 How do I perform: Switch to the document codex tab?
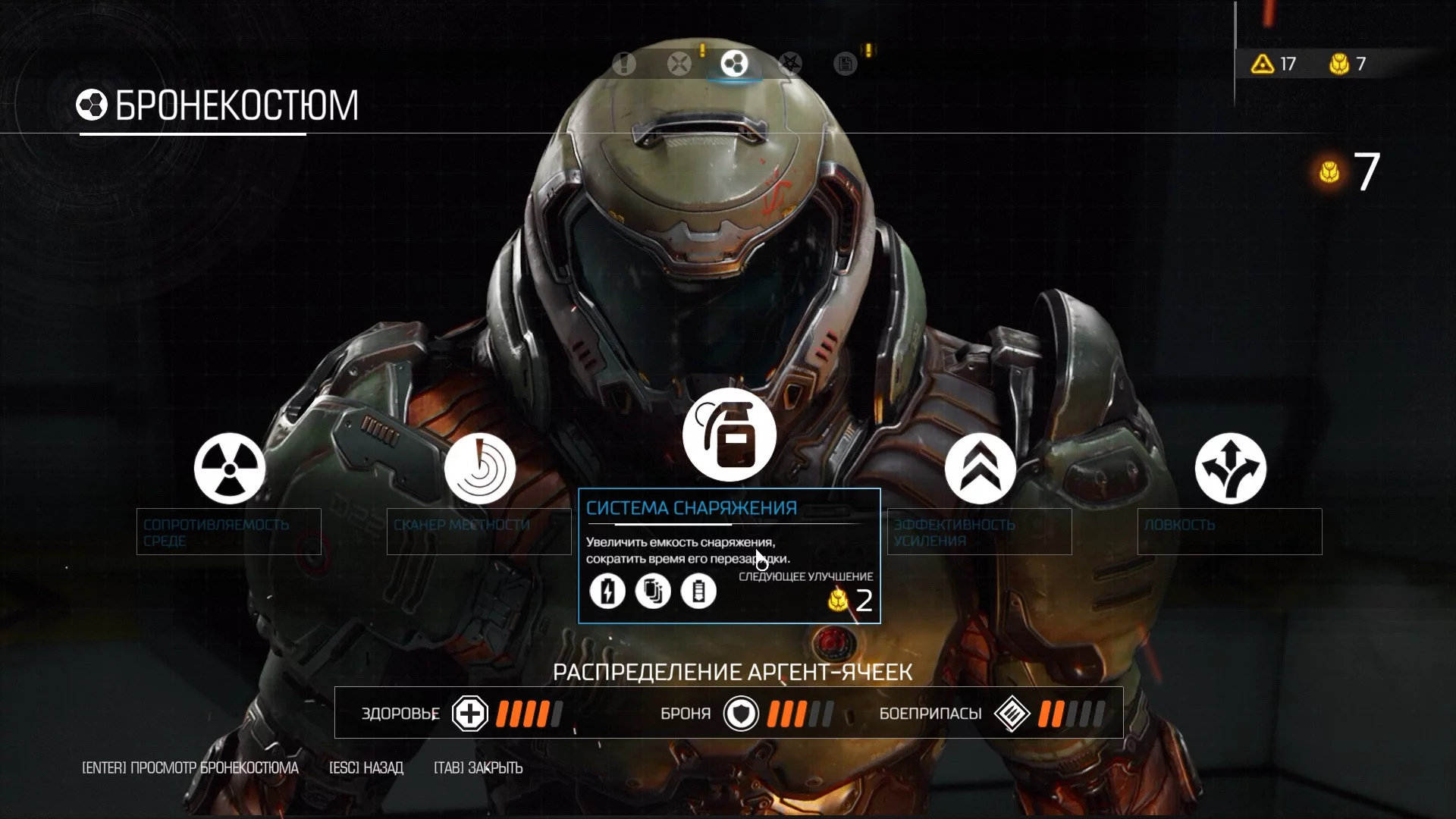pyautogui.click(x=845, y=64)
